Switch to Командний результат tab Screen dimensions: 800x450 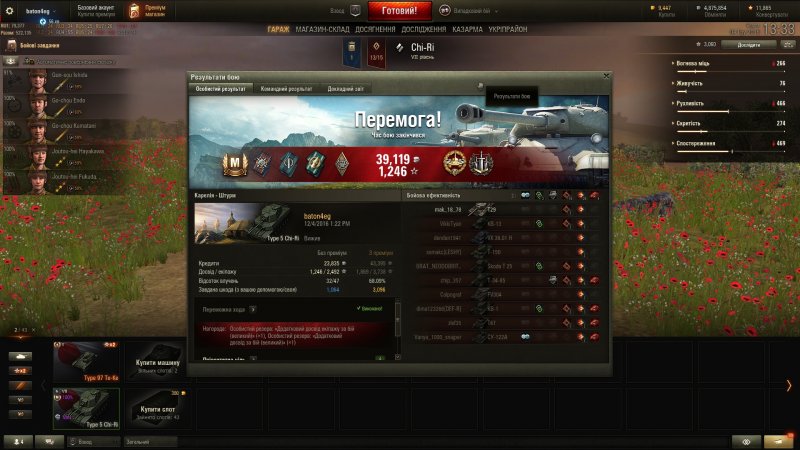tap(285, 89)
